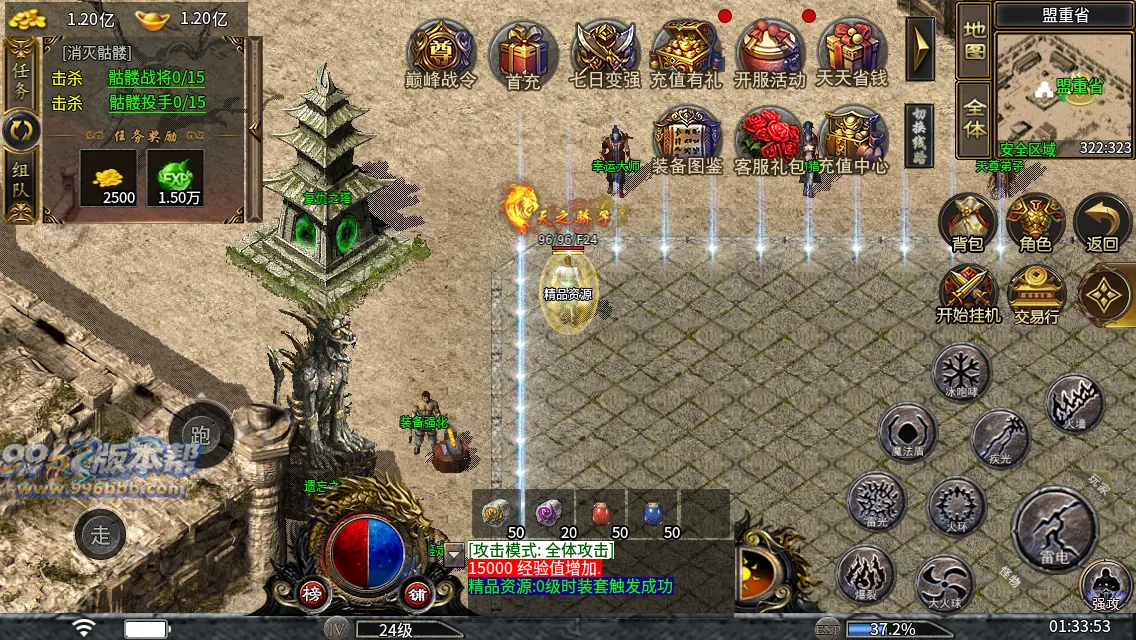Open the 地图 map tab

(x=975, y=41)
